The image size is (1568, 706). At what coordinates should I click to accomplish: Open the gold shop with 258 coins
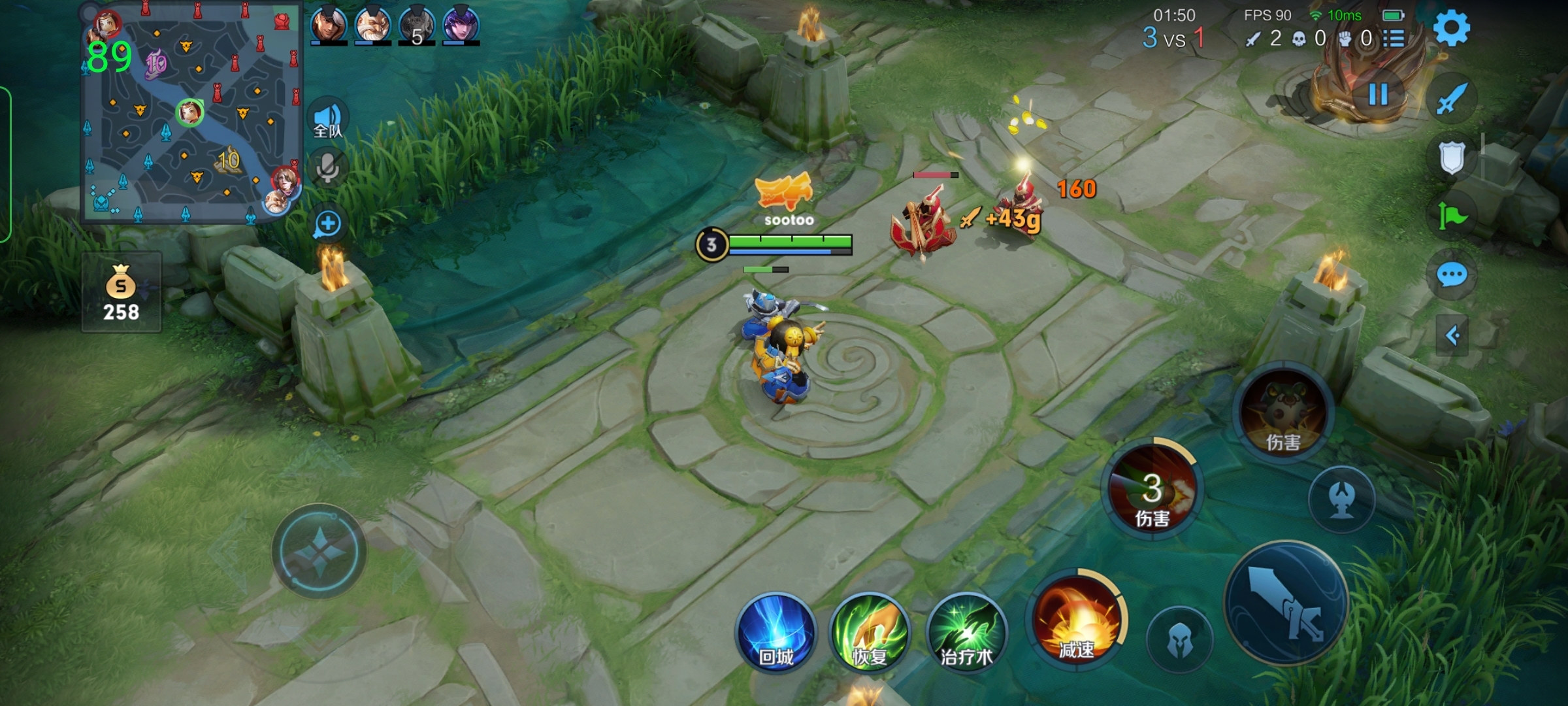point(122,294)
